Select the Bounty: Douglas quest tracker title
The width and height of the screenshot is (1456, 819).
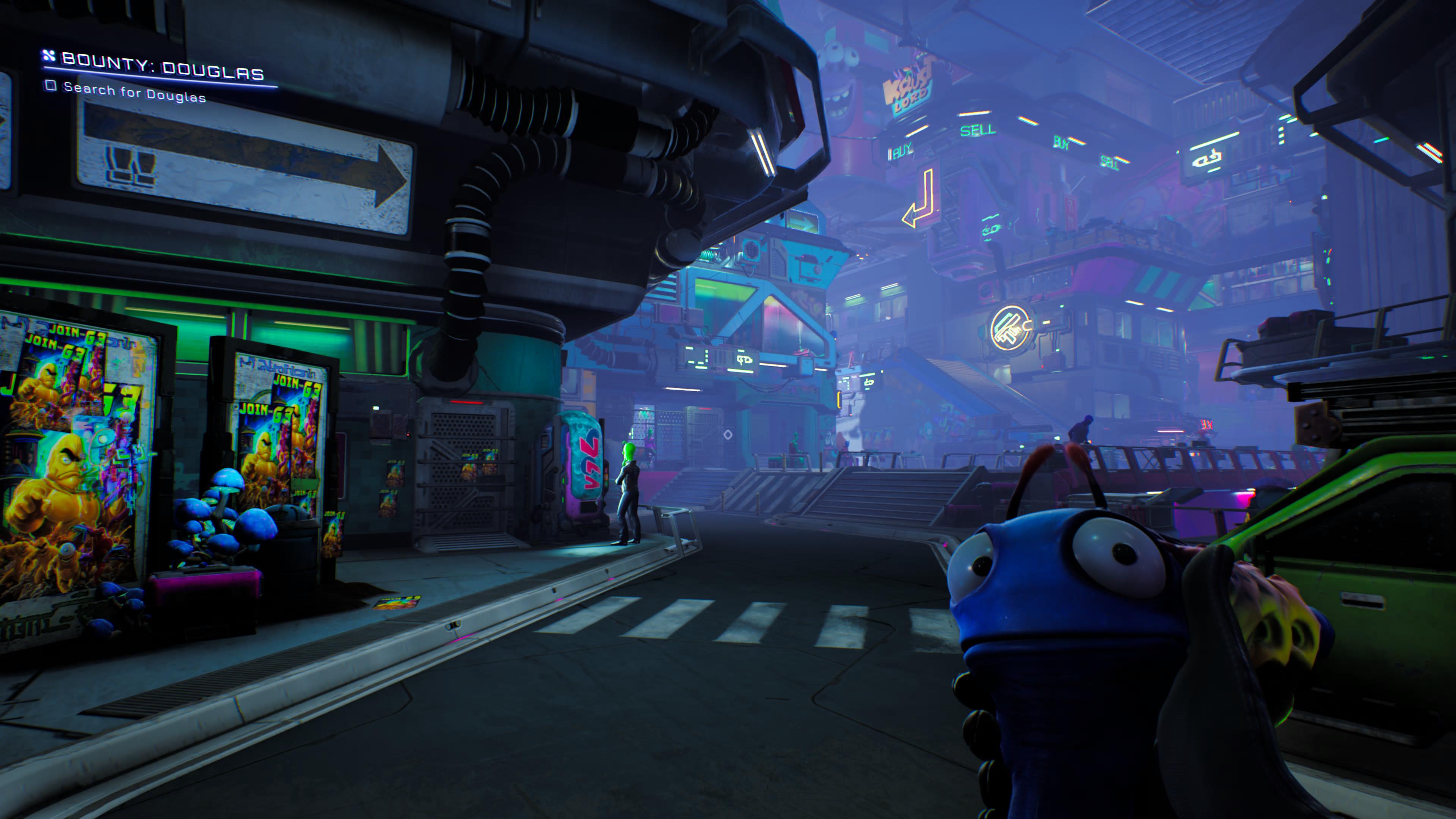[x=162, y=67]
